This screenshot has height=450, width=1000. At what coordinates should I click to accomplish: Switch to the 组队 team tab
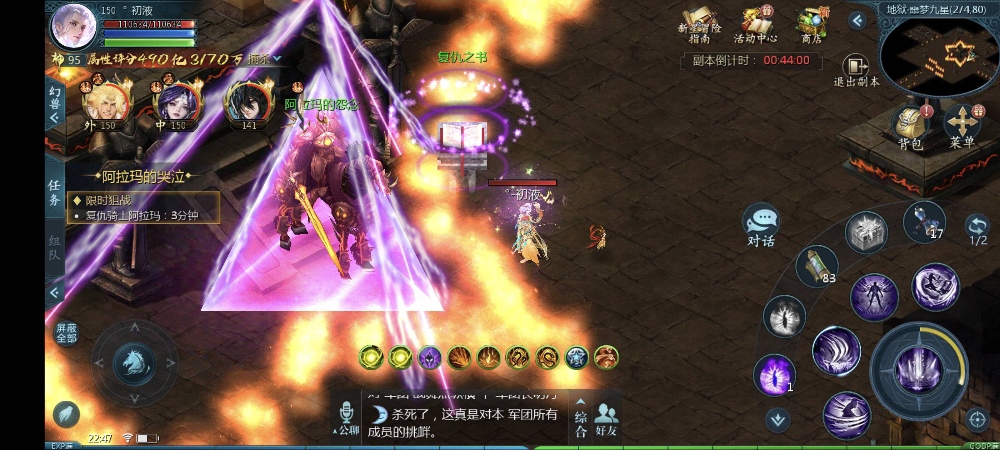coord(55,247)
